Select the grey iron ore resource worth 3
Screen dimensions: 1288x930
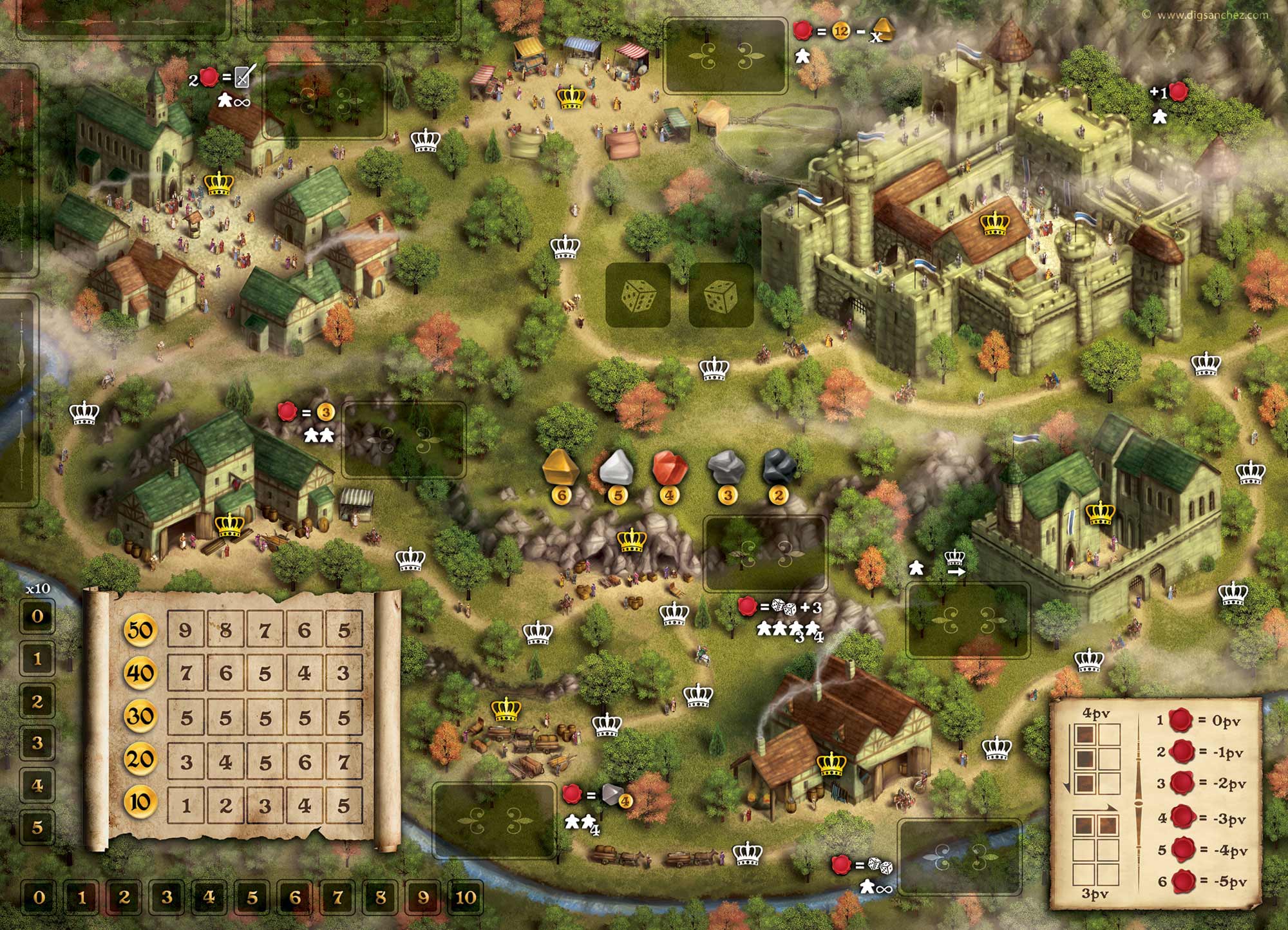click(x=726, y=468)
